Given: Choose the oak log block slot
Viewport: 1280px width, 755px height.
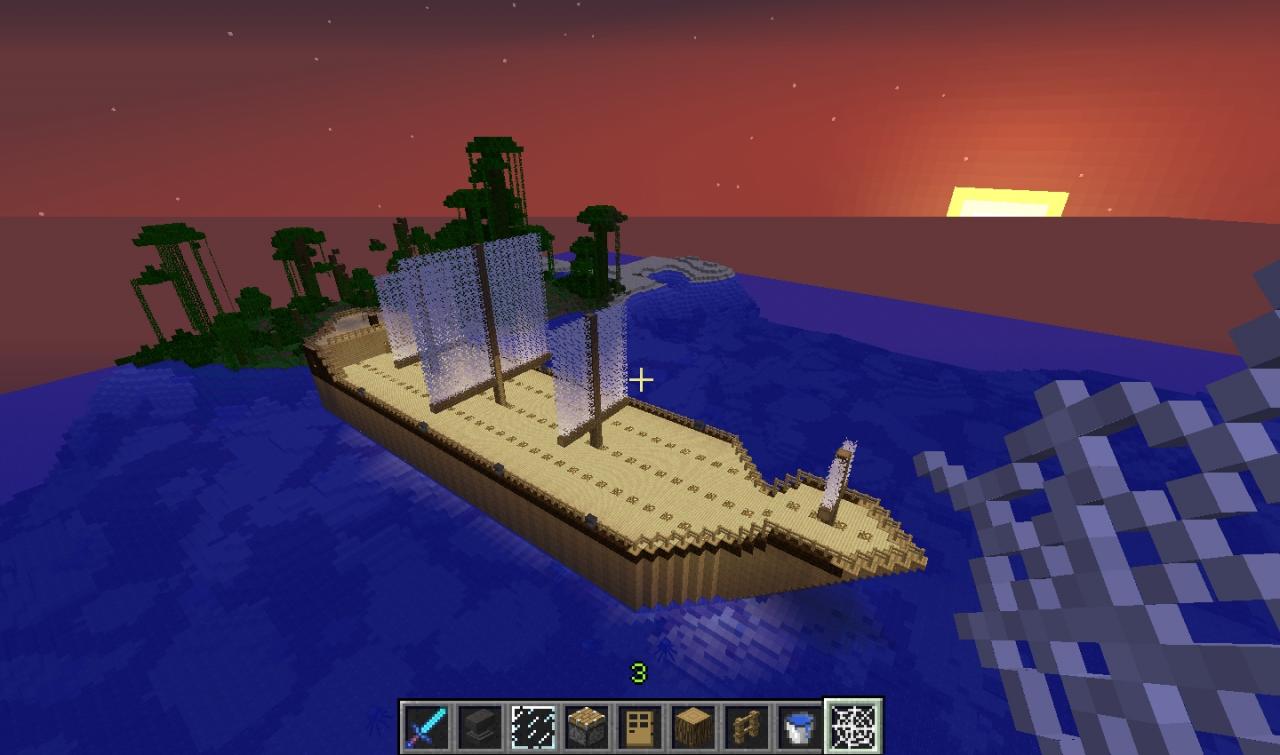Looking at the screenshot, I should pyautogui.click(x=693, y=726).
